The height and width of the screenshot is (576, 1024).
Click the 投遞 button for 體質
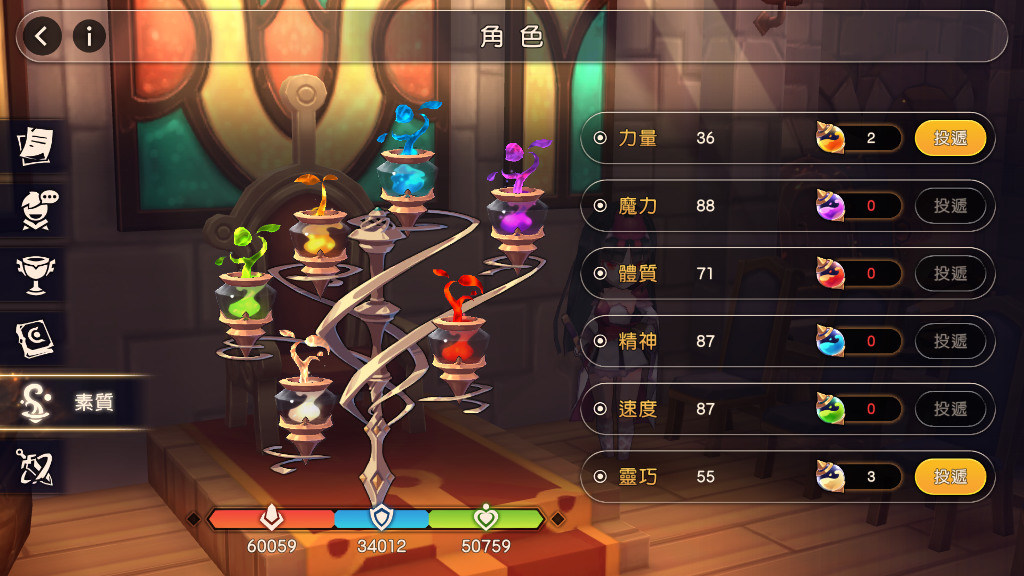pyautogui.click(x=950, y=273)
